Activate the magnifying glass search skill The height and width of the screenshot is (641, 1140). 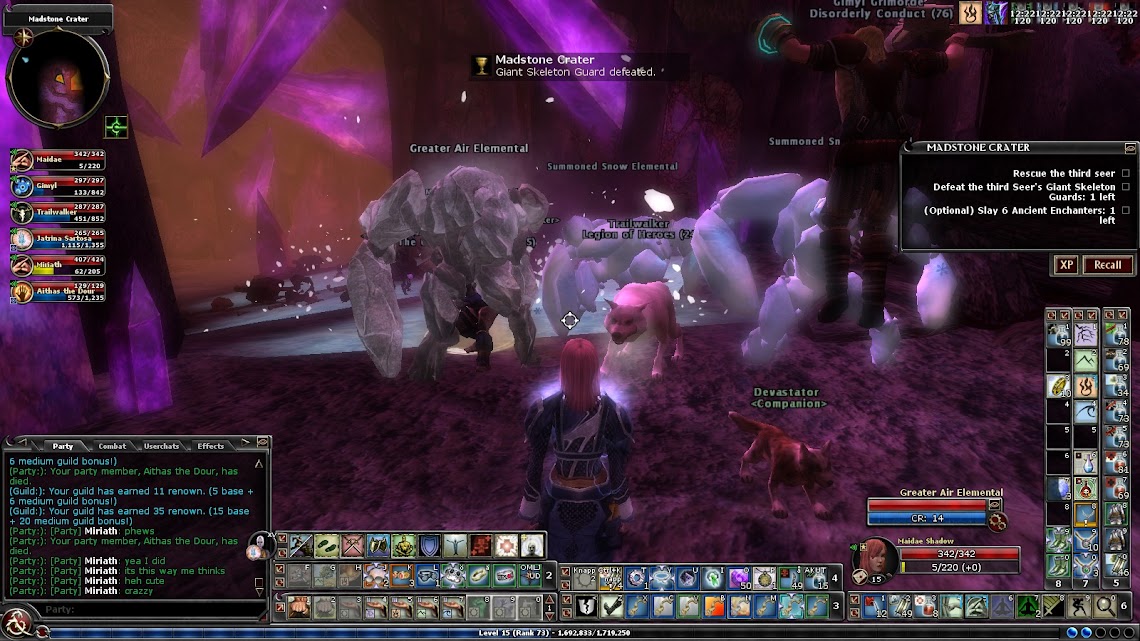coord(1105,605)
